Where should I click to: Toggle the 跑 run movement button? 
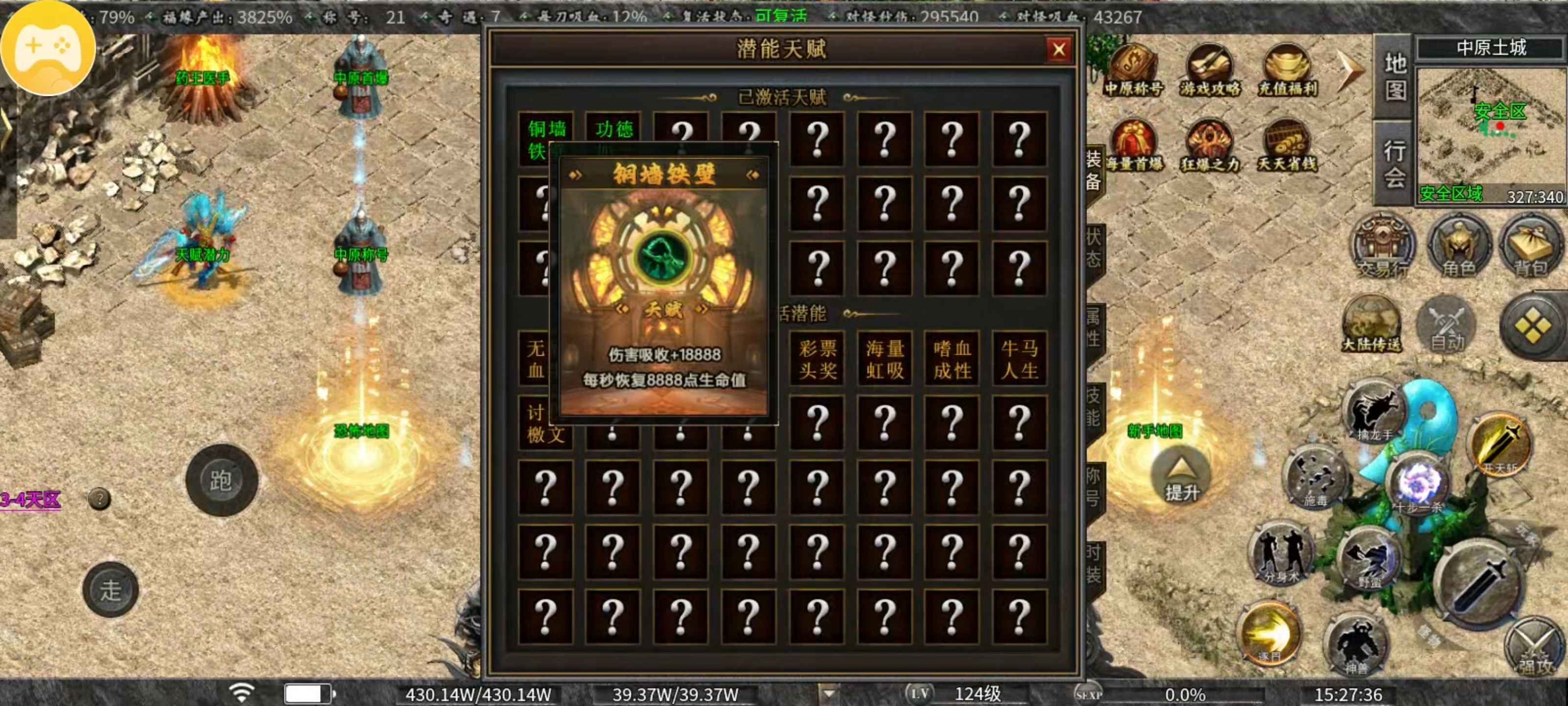[221, 480]
